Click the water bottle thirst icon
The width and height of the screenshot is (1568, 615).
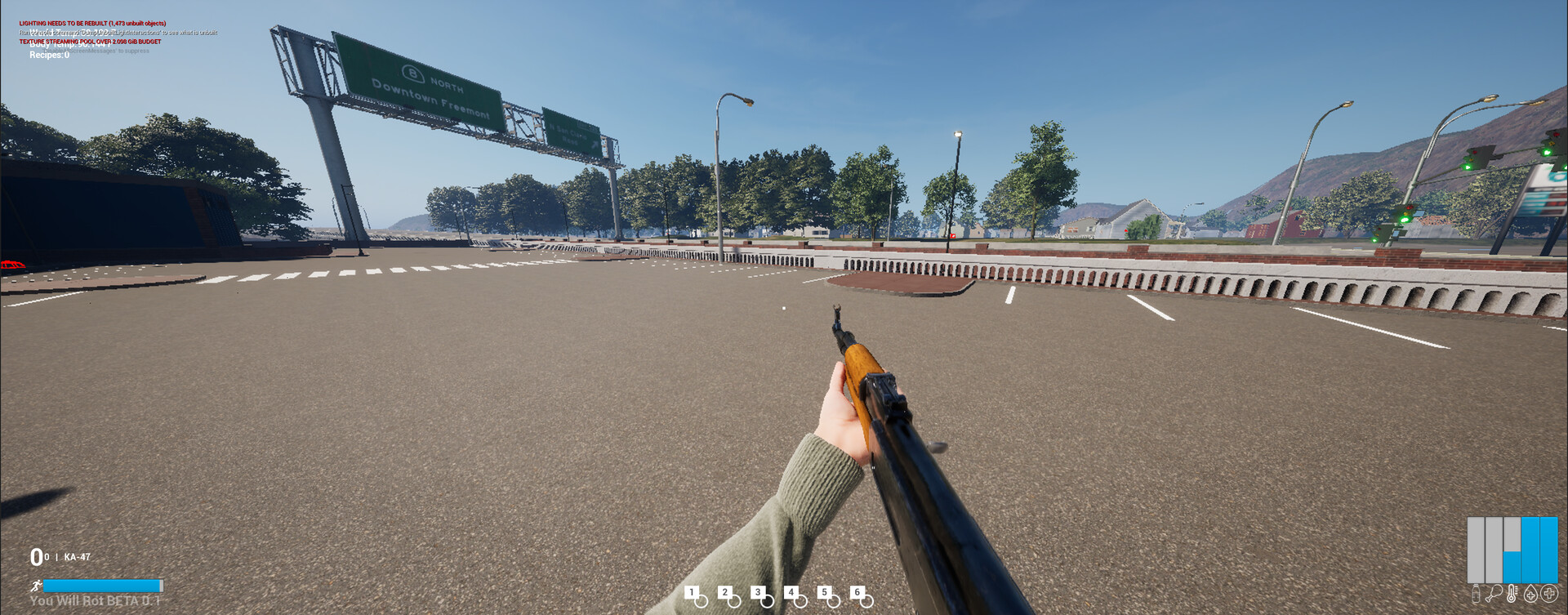(x=1476, y=593)
